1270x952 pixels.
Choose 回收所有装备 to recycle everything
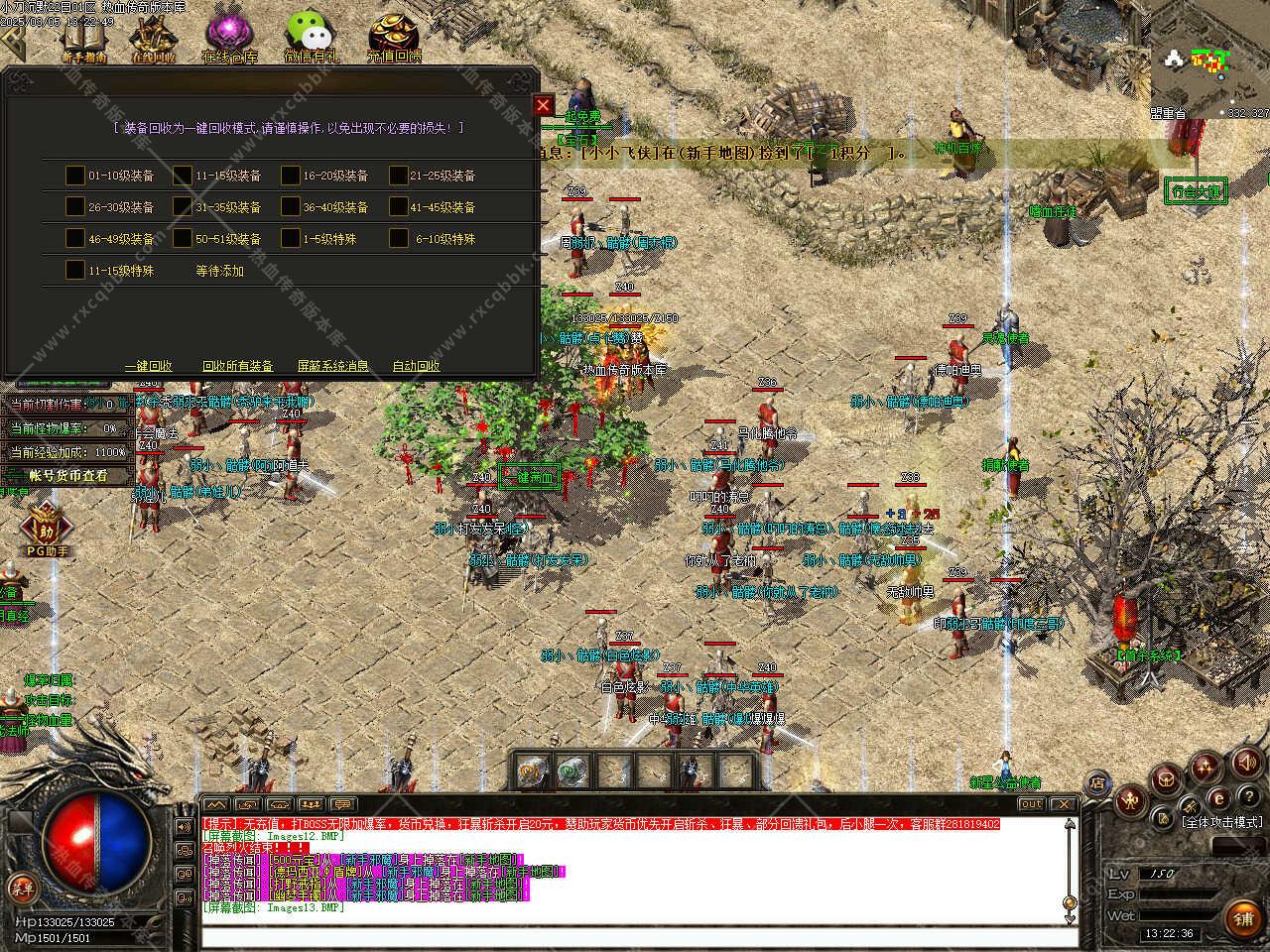(x=237, y=366)
